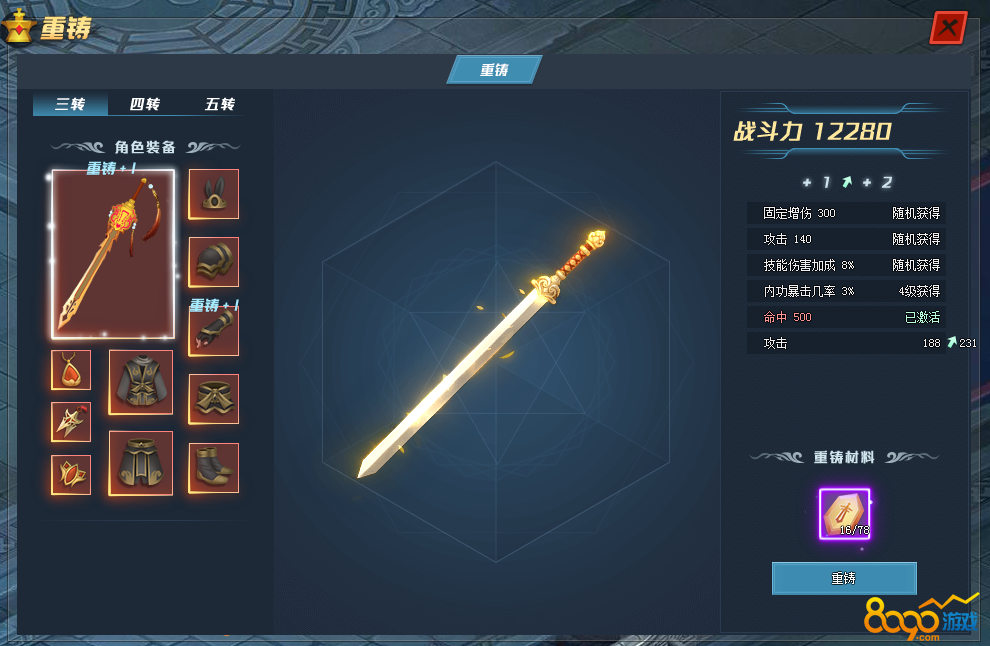Screen dimensions: 990x646
Task: Select the belt equipment slot
Action: [214, 399]
